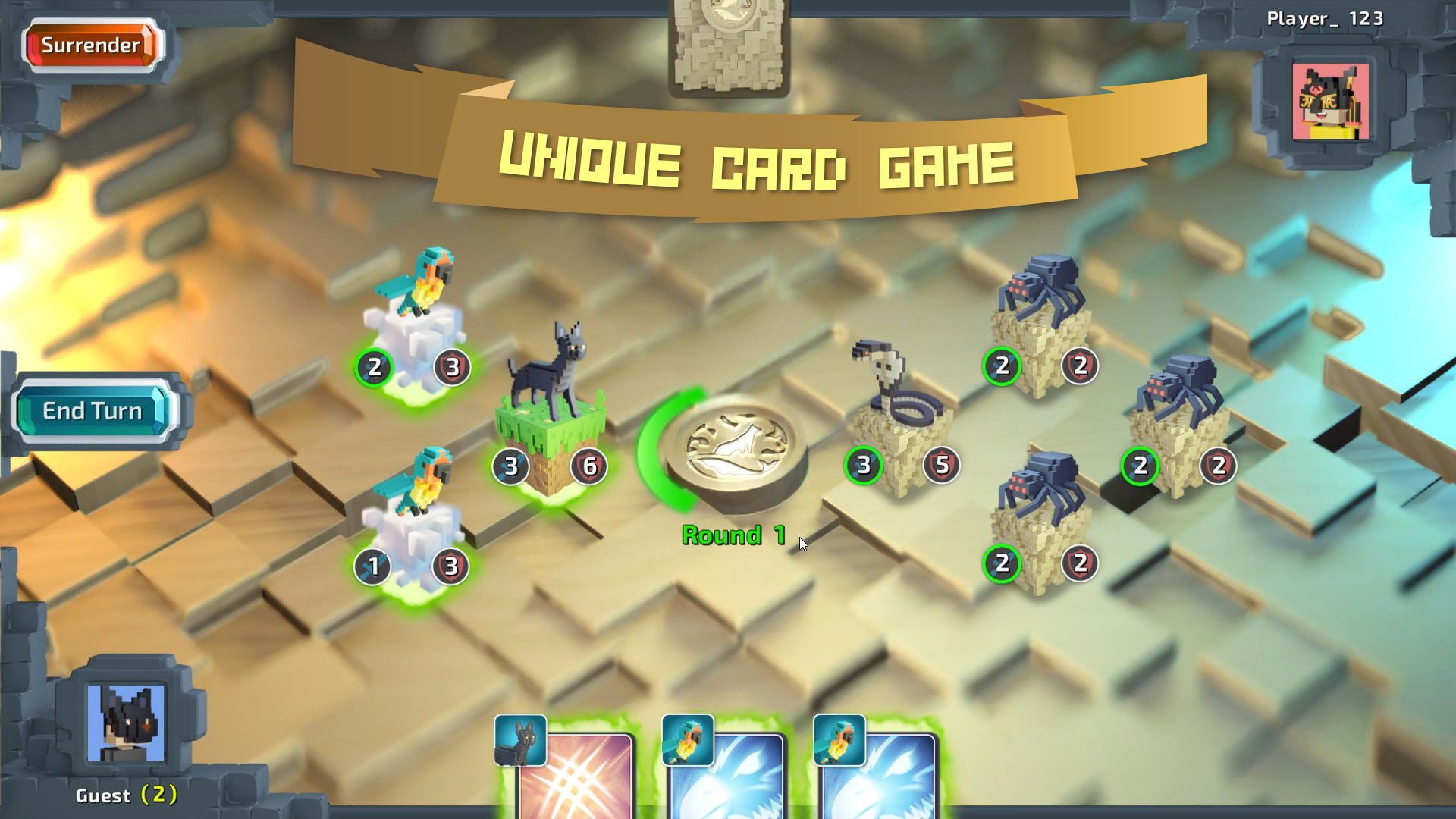Toggle the highlighted attack ring on upper spider

click(1000, 366)
